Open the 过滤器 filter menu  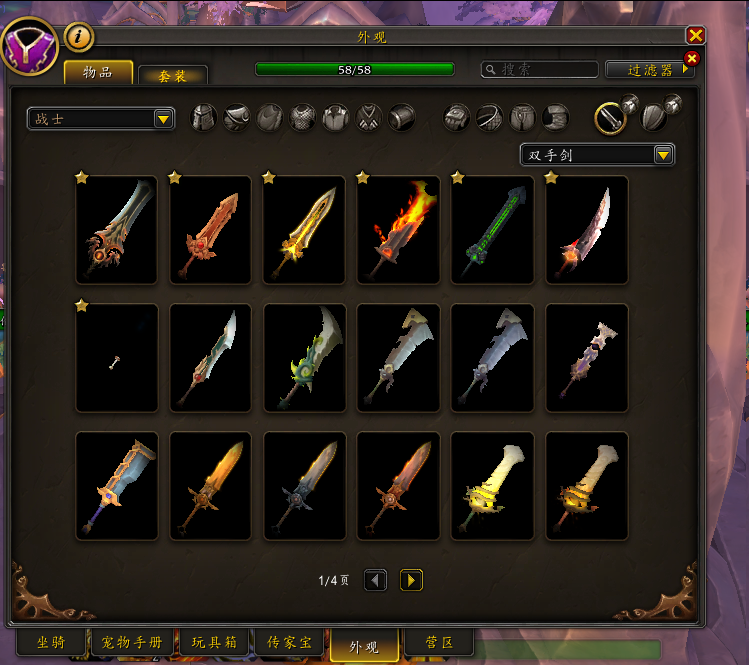(650, 69)
